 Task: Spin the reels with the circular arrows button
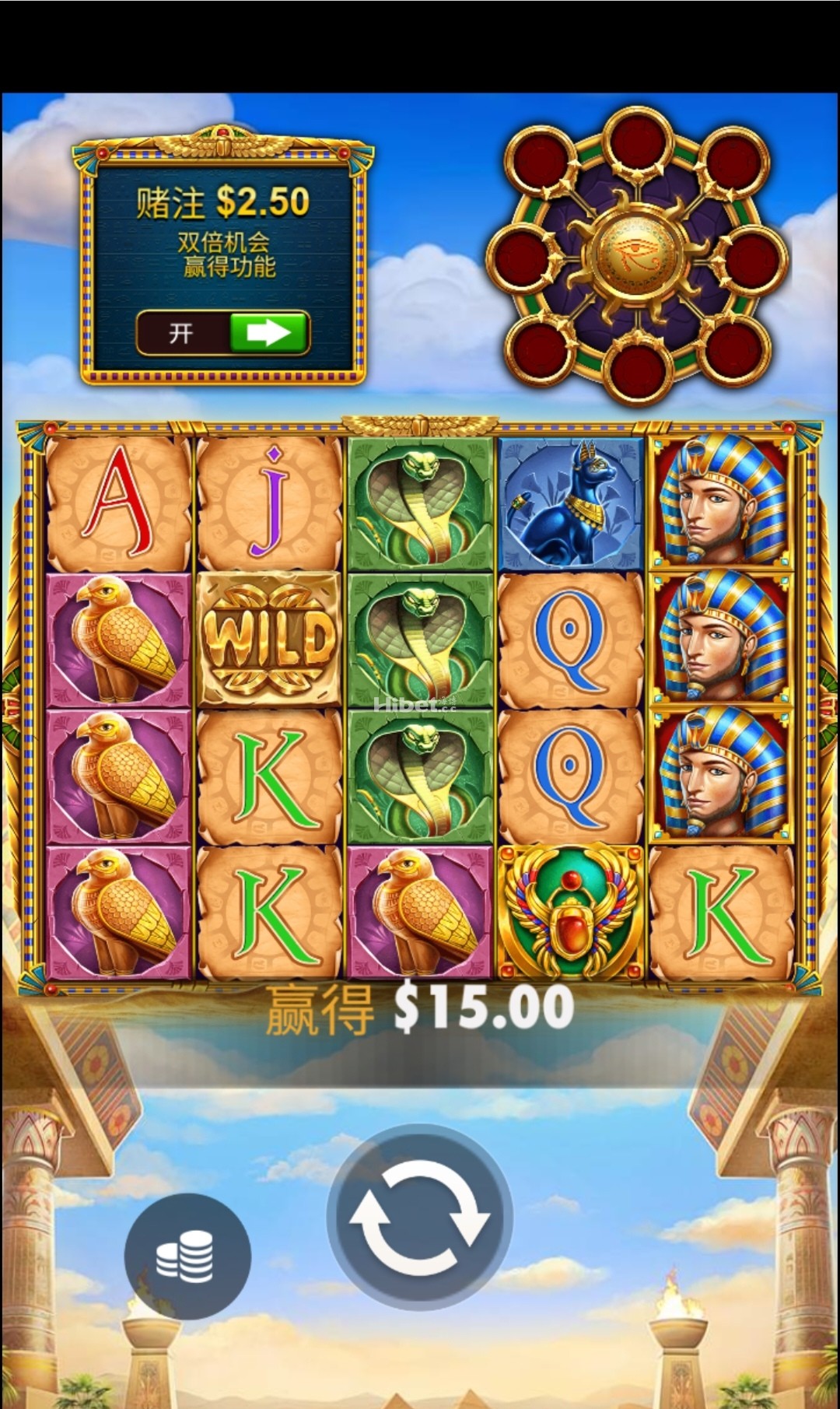(419, 1218)
